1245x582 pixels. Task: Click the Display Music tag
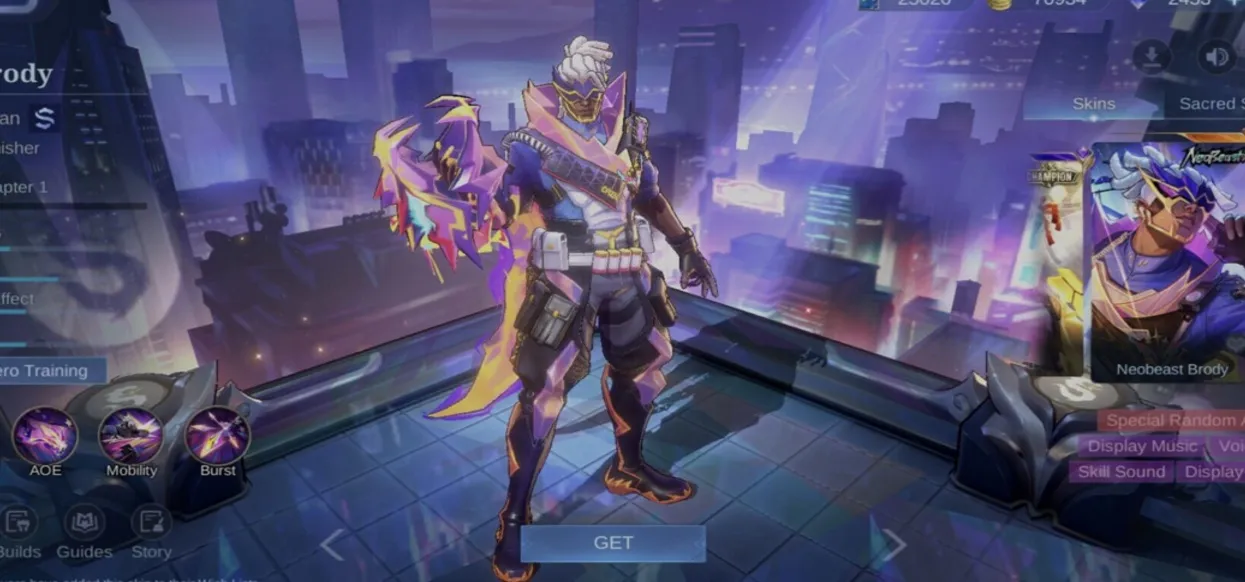1142,446
